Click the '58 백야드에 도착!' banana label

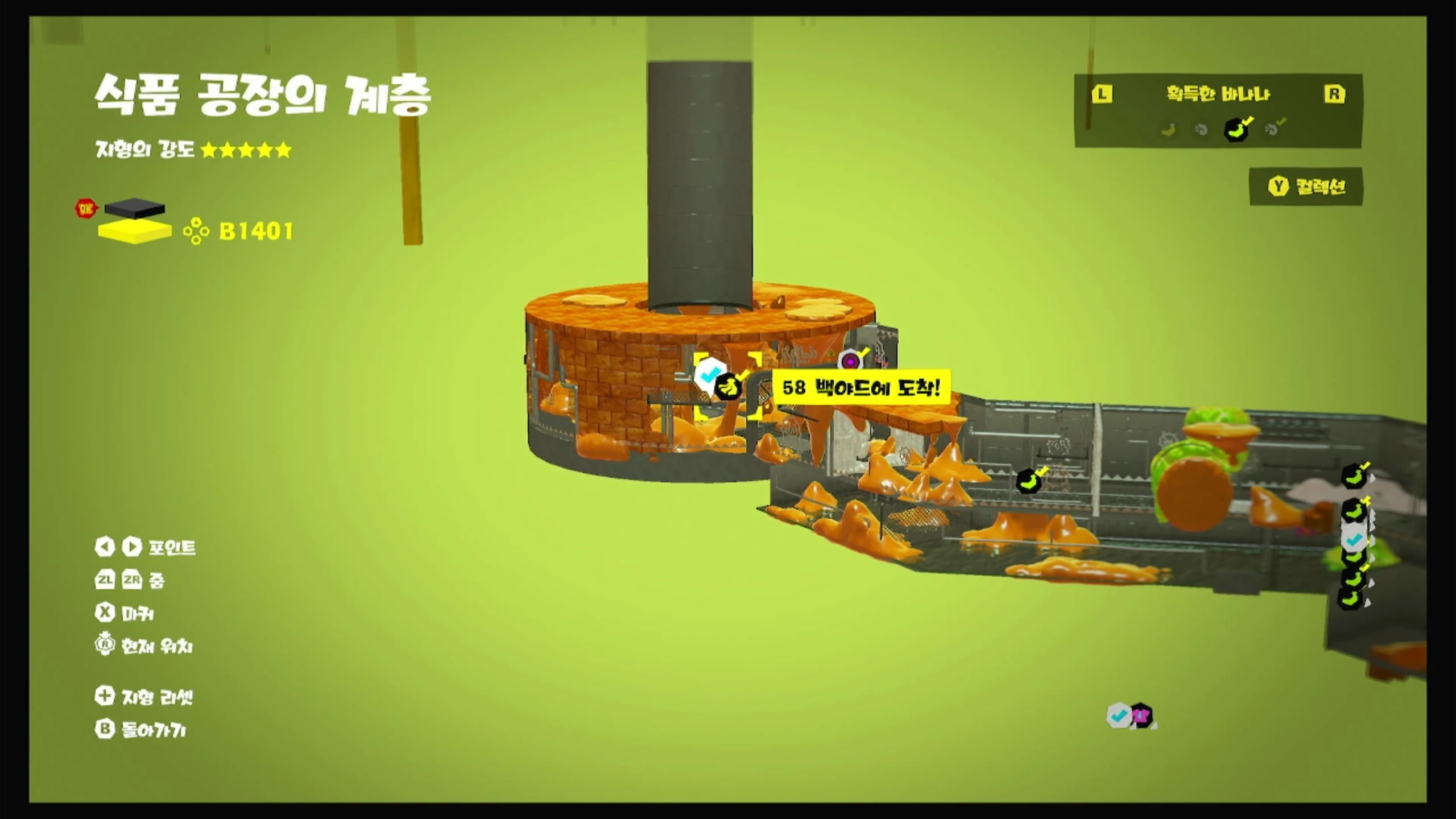click(x=861, y=388)
